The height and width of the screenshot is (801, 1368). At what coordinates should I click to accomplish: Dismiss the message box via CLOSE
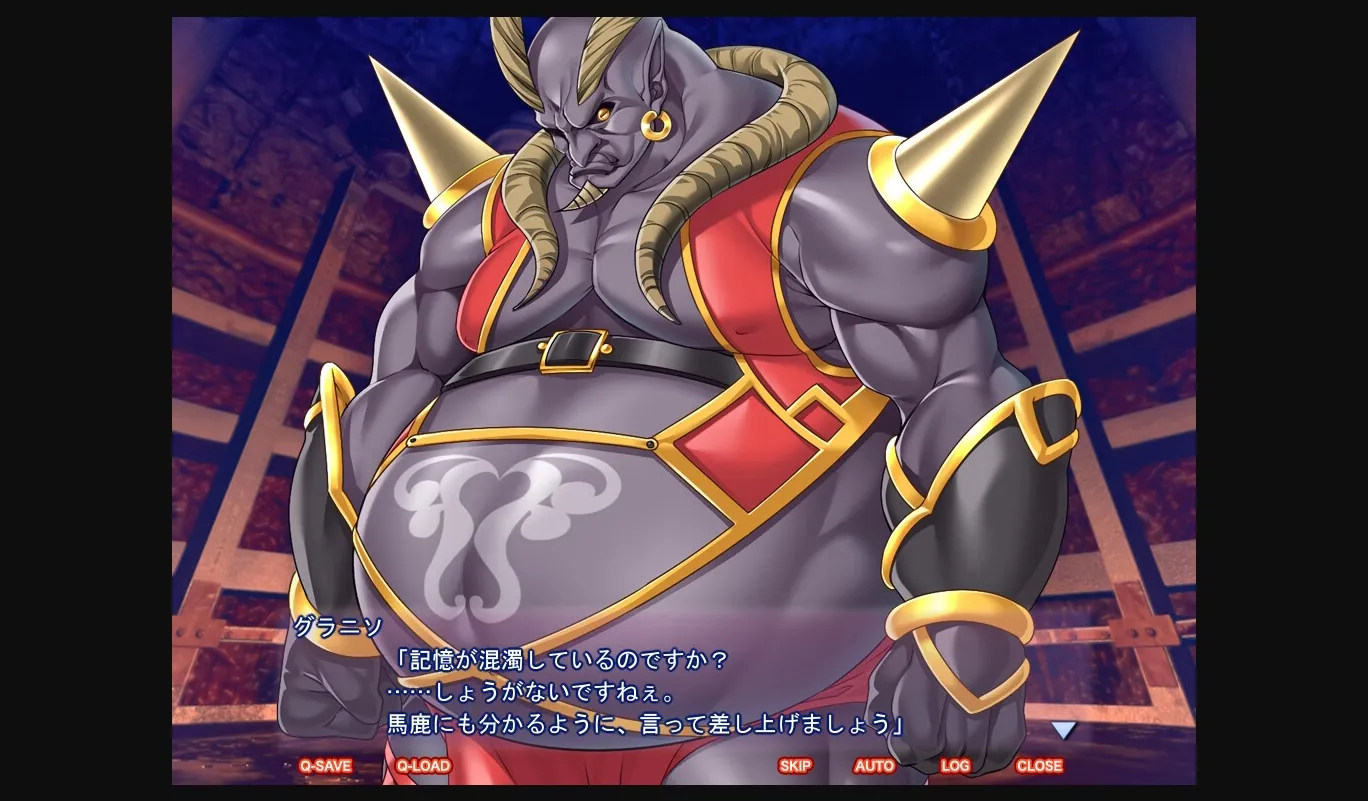click(x=1039, y=765)
